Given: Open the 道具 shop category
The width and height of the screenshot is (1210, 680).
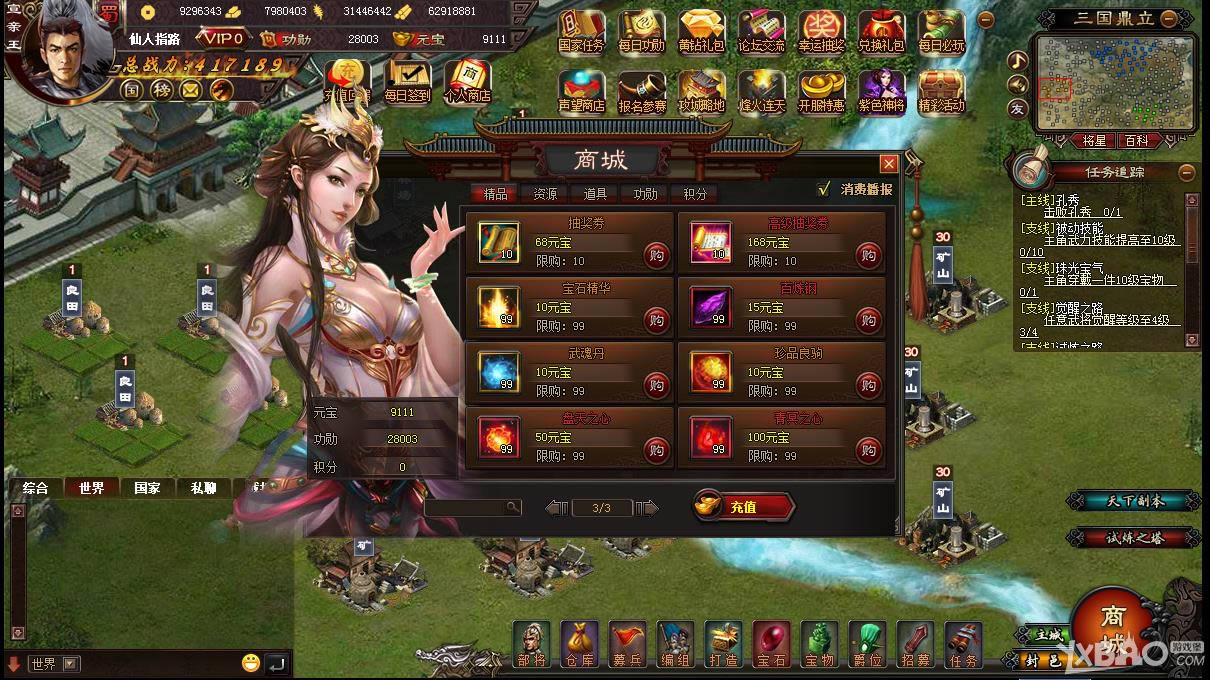Looking at the screenshot, I should [595, 194].
